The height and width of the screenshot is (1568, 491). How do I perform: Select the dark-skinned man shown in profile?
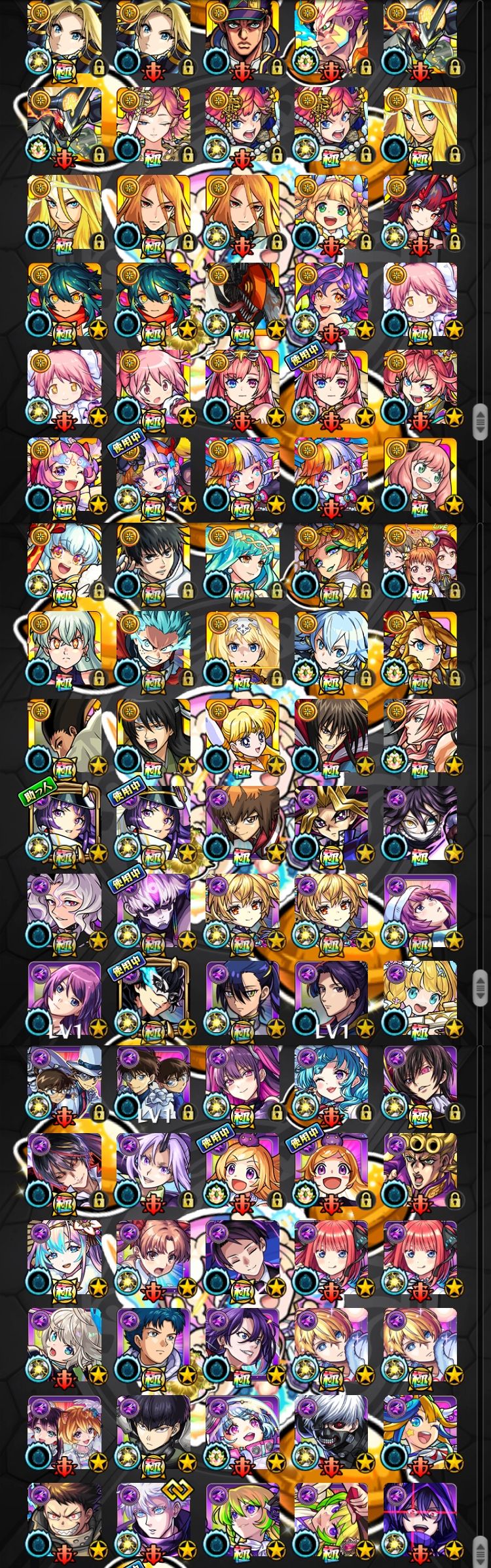64,738
